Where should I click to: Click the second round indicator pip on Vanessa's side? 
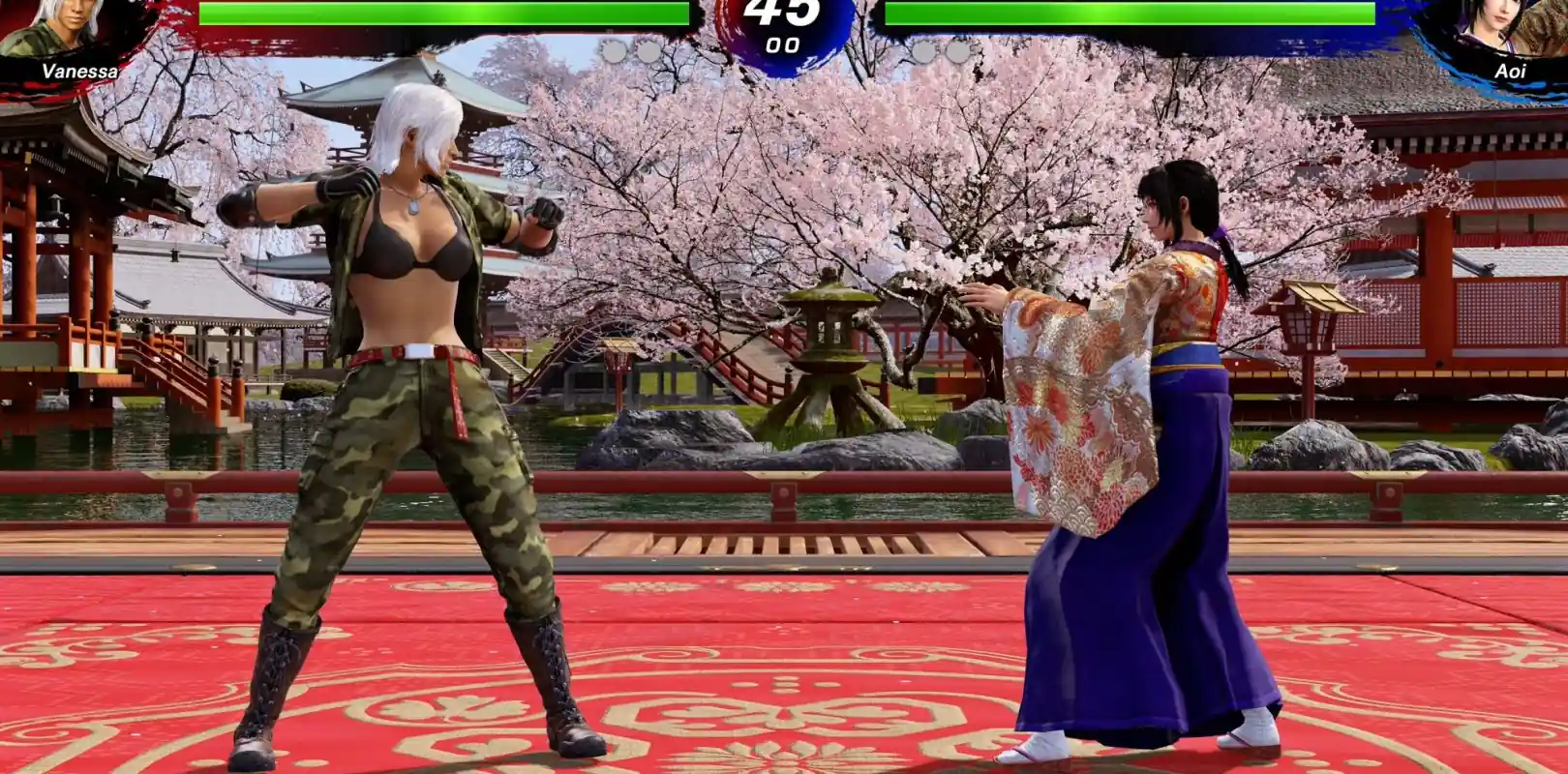coord(649,47)
